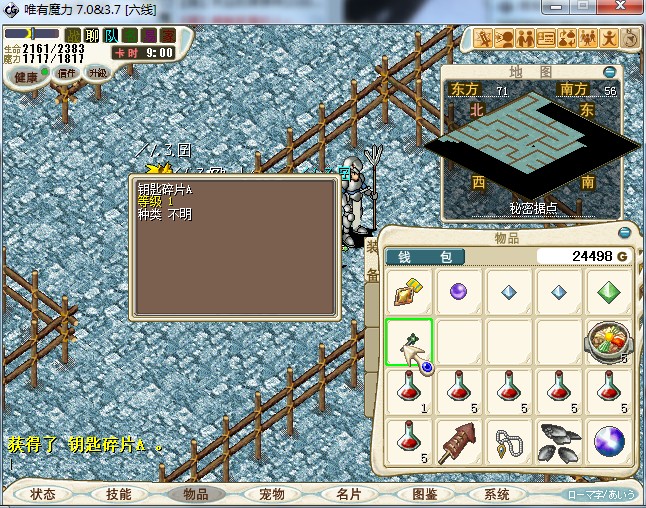This screenshot has height=508, width=646.
Task: Open the 图鉴 album menu
Action: coord(424,494)
